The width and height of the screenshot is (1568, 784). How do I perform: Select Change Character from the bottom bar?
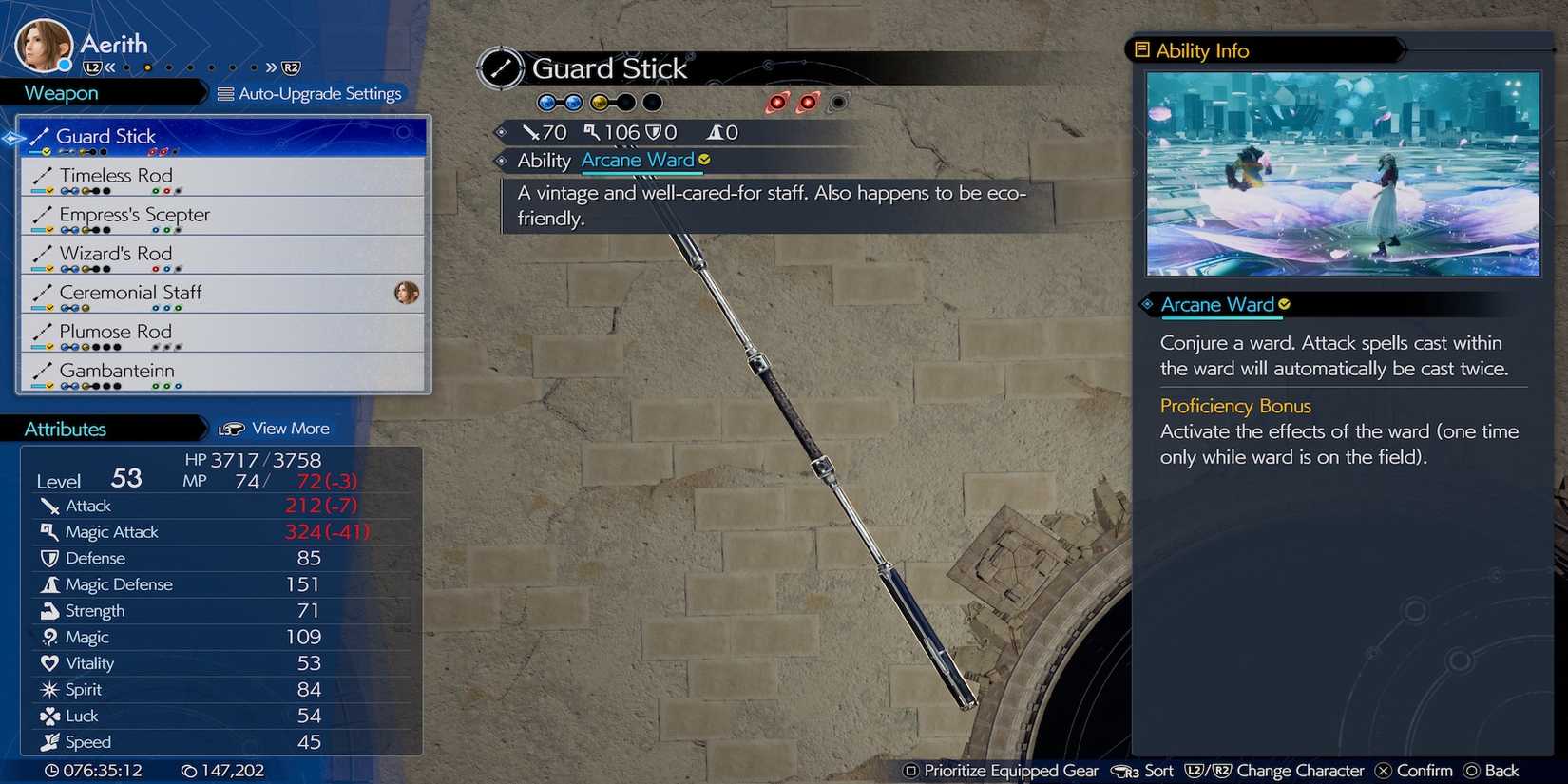coord(1301,771)
